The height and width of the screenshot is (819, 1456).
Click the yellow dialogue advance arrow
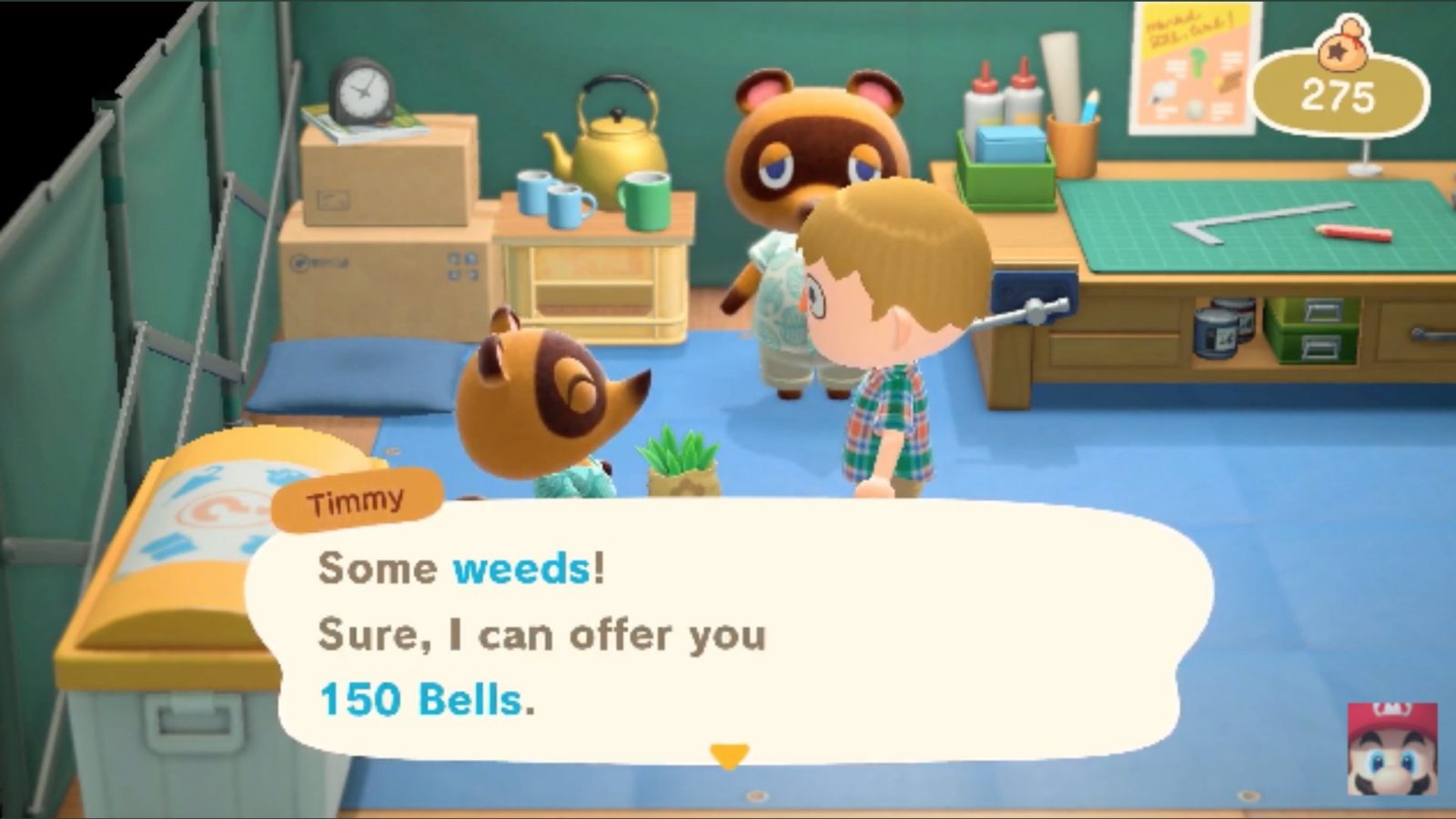tap(728, 753)
